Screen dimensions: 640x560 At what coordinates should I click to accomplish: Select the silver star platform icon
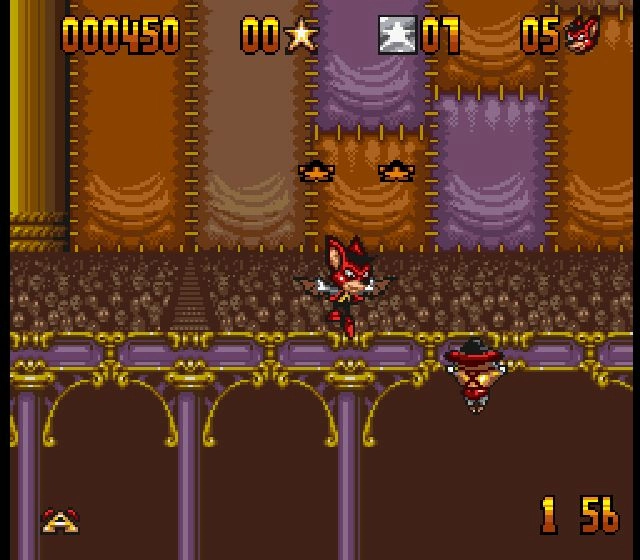397,36
